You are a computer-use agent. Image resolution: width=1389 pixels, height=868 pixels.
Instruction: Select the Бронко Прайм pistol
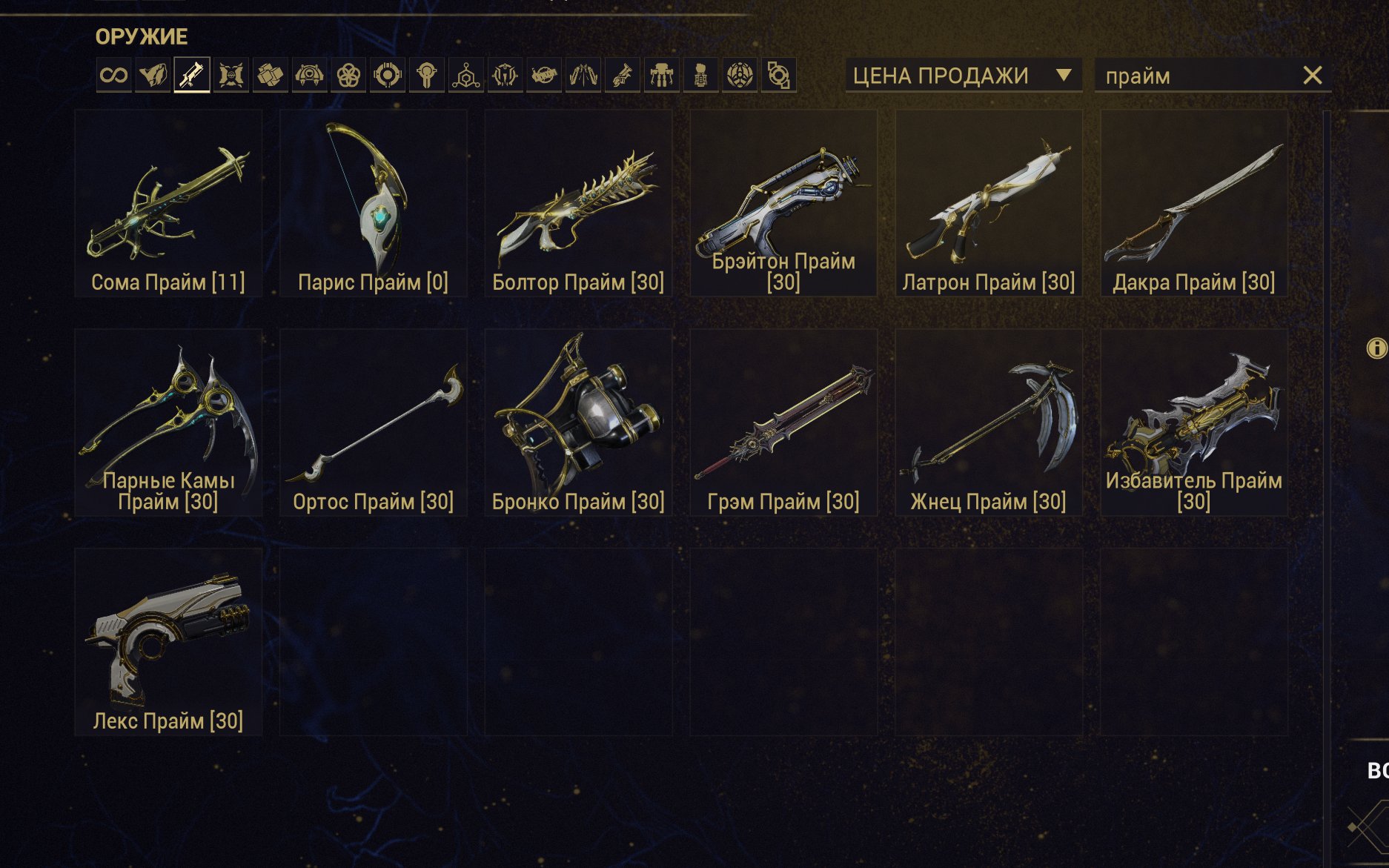coord(578,423)
